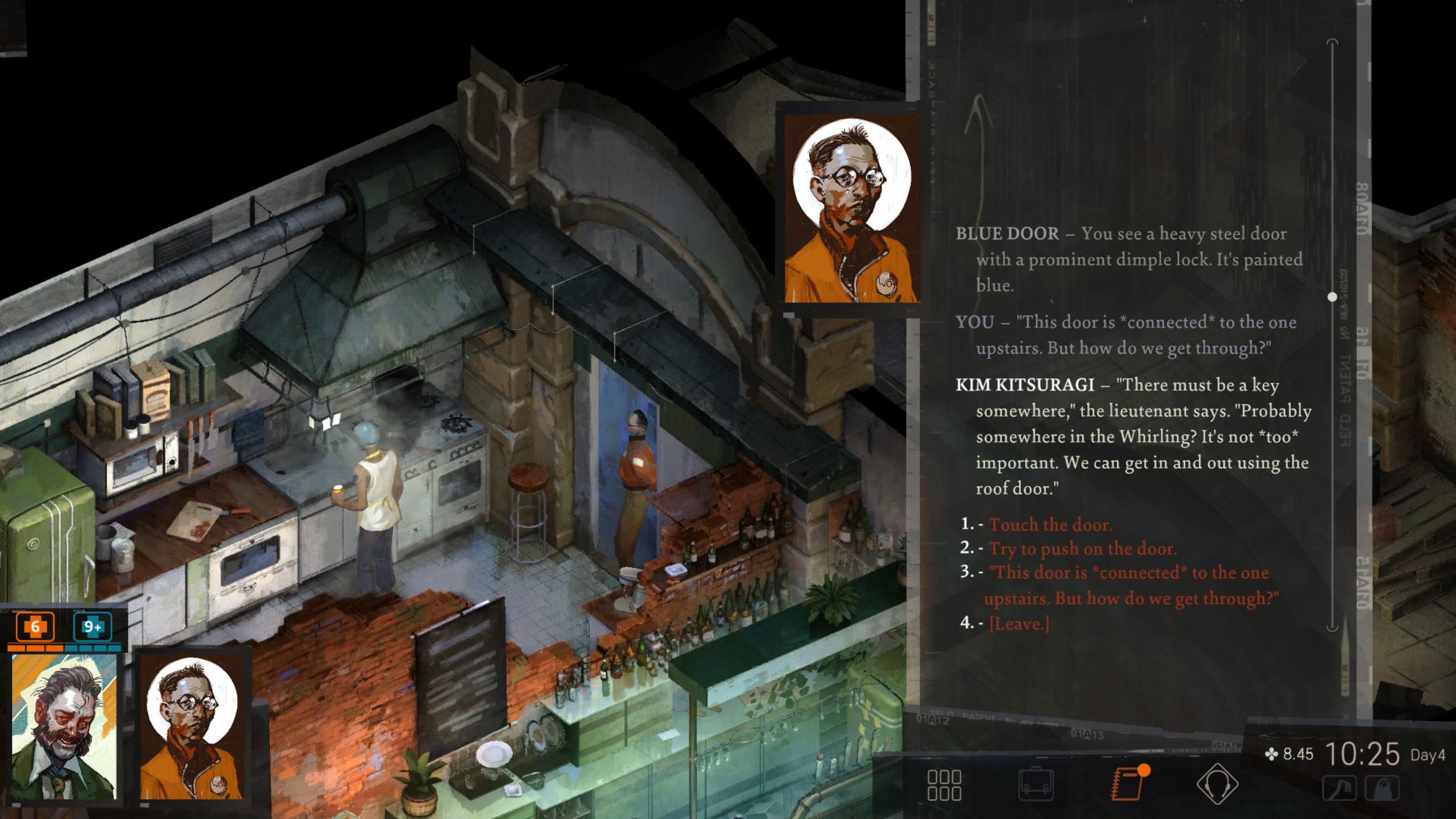
Task: Click the detective's portrait in green jacket
Action: click(x=64, y=727)
